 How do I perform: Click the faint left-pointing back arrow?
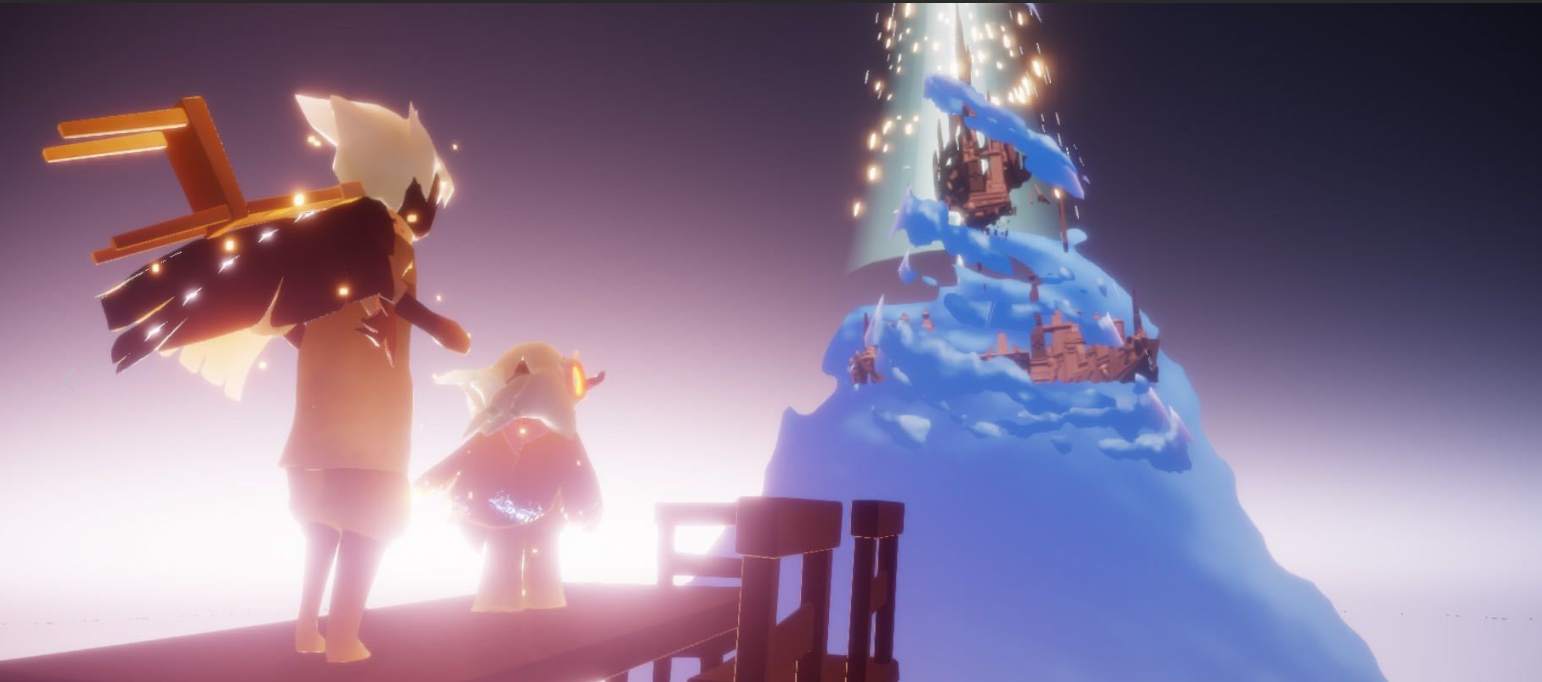coord(68,380)
